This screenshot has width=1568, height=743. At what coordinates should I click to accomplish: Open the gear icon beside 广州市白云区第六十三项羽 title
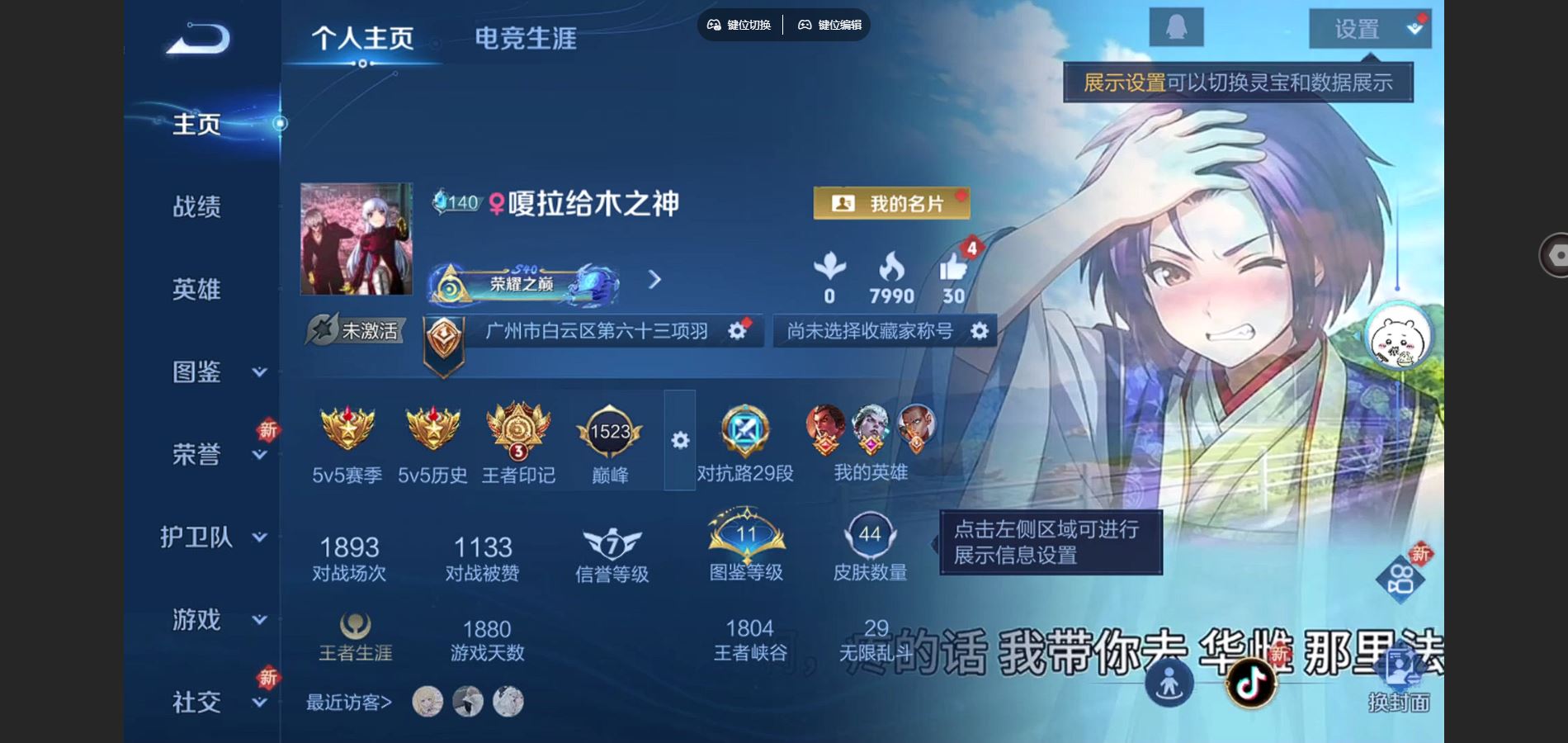pos(737,330)
